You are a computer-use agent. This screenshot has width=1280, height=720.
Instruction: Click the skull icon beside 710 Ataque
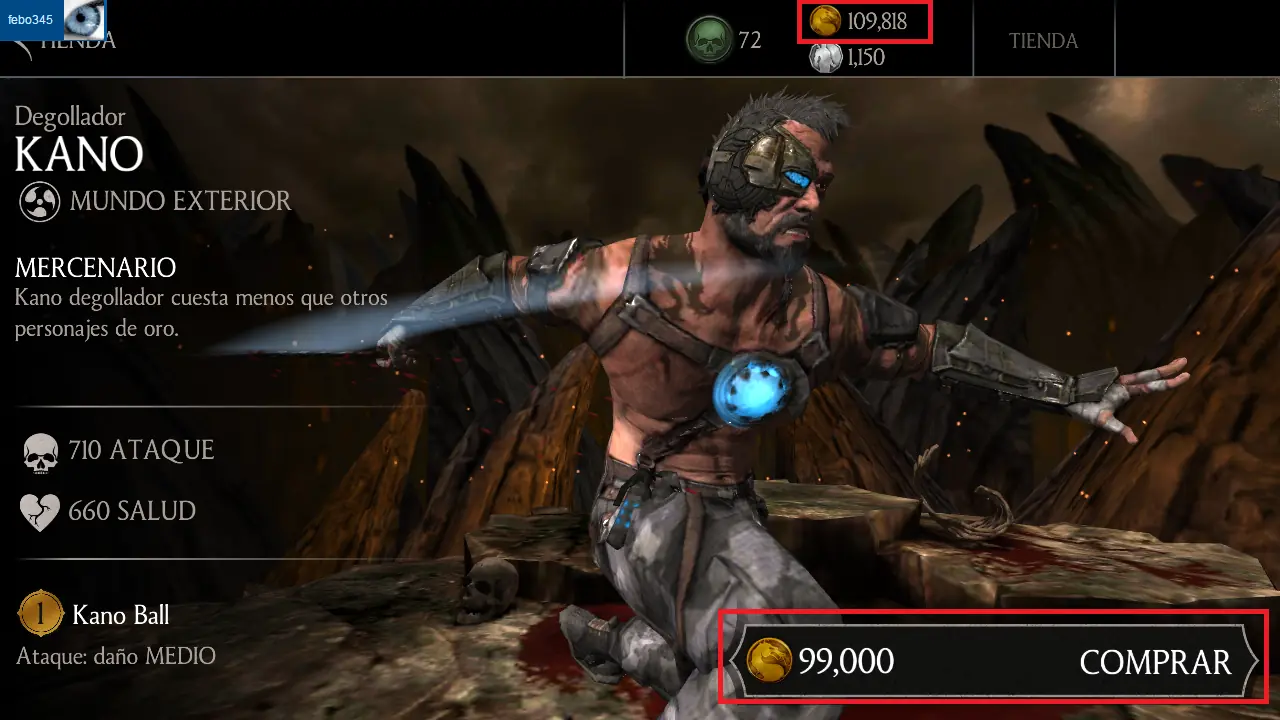(x=40, y=450)
